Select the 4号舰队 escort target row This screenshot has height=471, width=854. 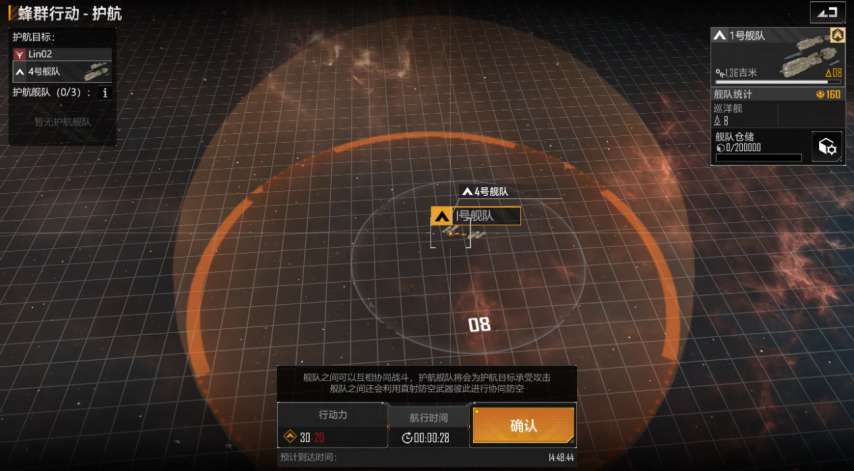tap(61, 72)
